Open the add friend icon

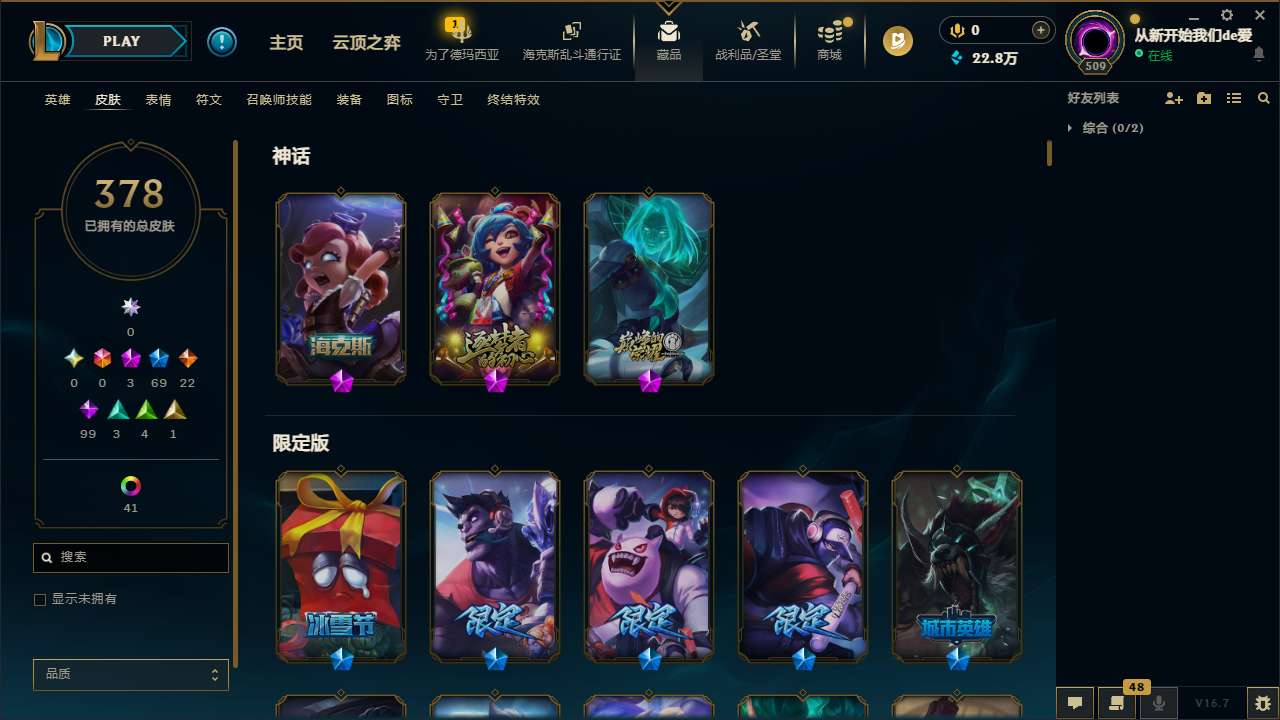1174,97
